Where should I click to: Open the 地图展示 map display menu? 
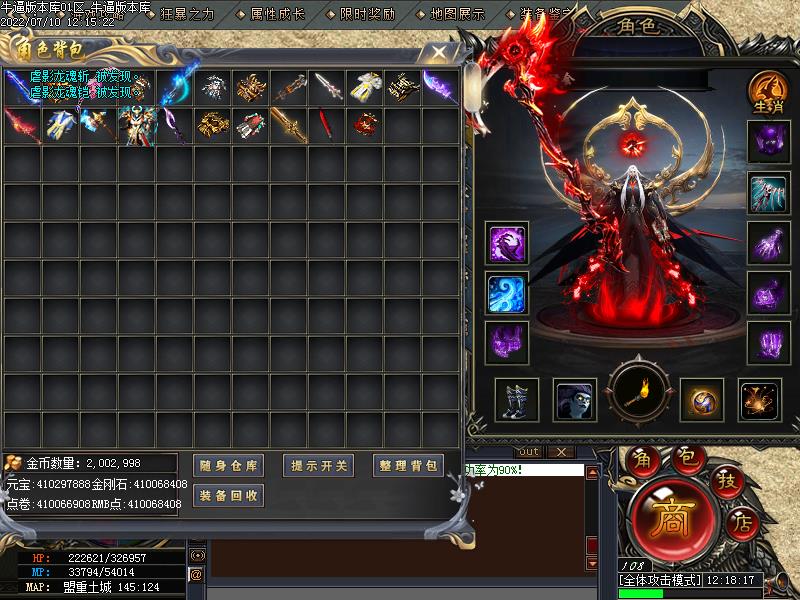457,14
